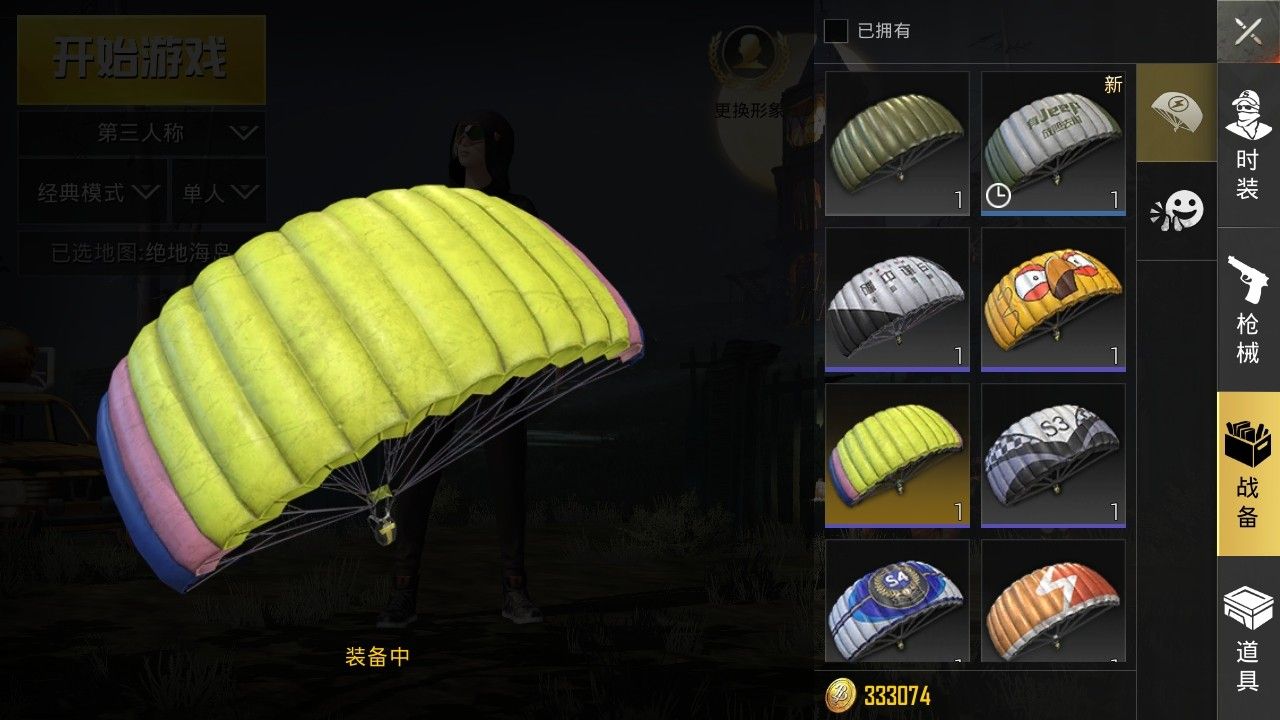Screen dimensions: 1280x720
Task: Toggle the 已拥有 owned-only checkbox
Action: point(836,31)
